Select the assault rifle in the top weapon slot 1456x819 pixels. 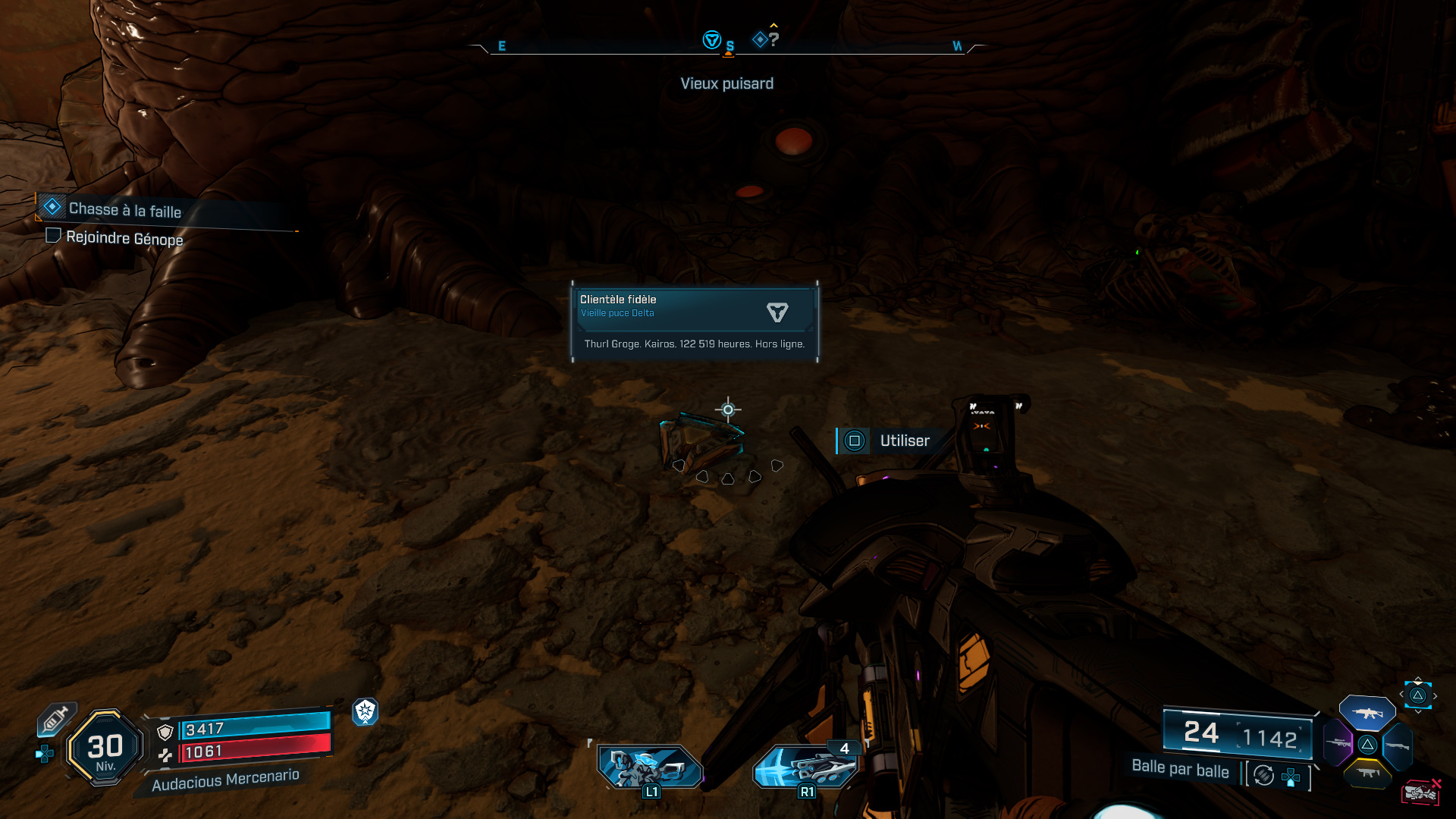1367,713
